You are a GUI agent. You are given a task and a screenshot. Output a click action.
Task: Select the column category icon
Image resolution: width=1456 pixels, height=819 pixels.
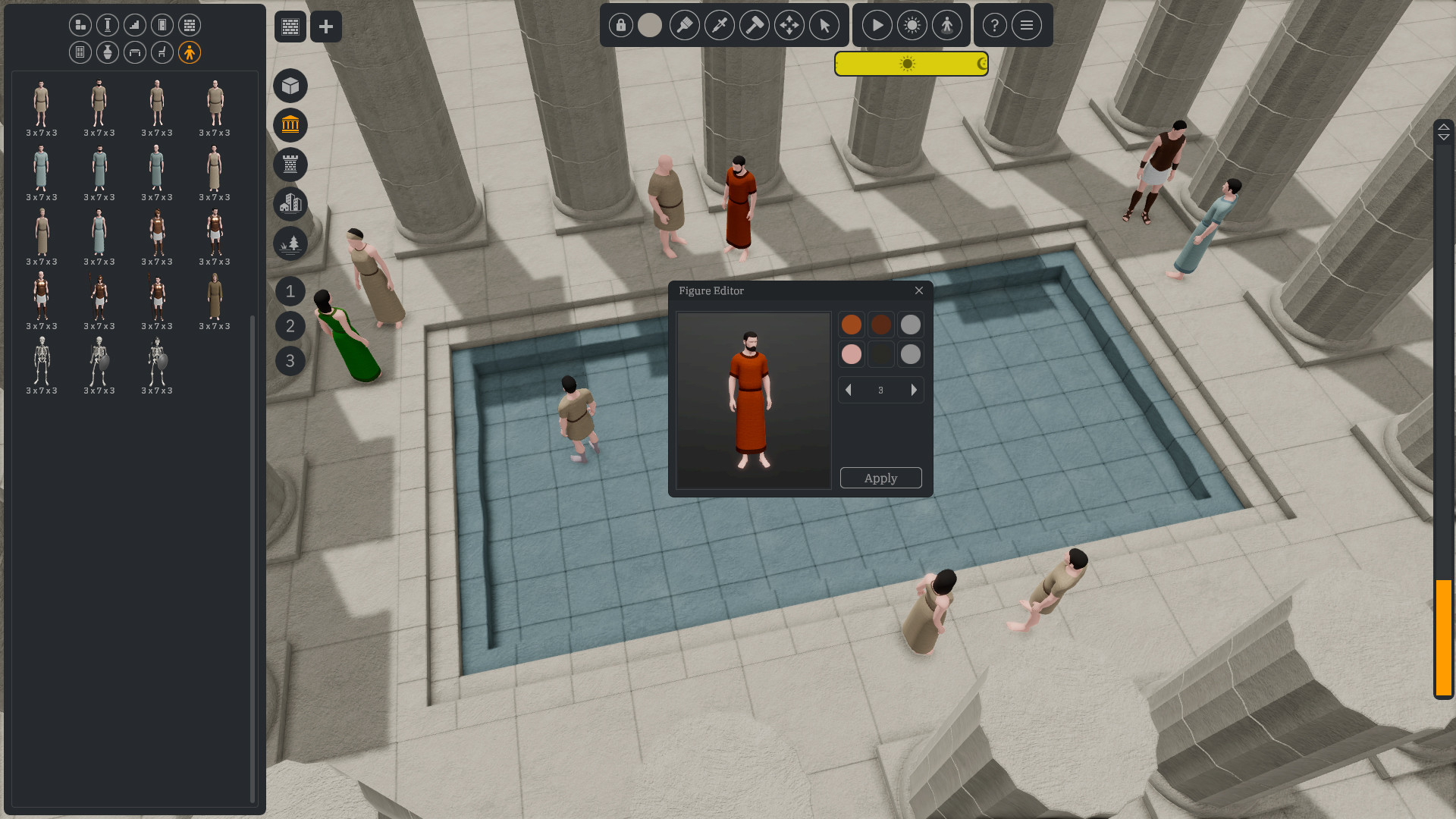pyautogui.click(x=107, y=25)
